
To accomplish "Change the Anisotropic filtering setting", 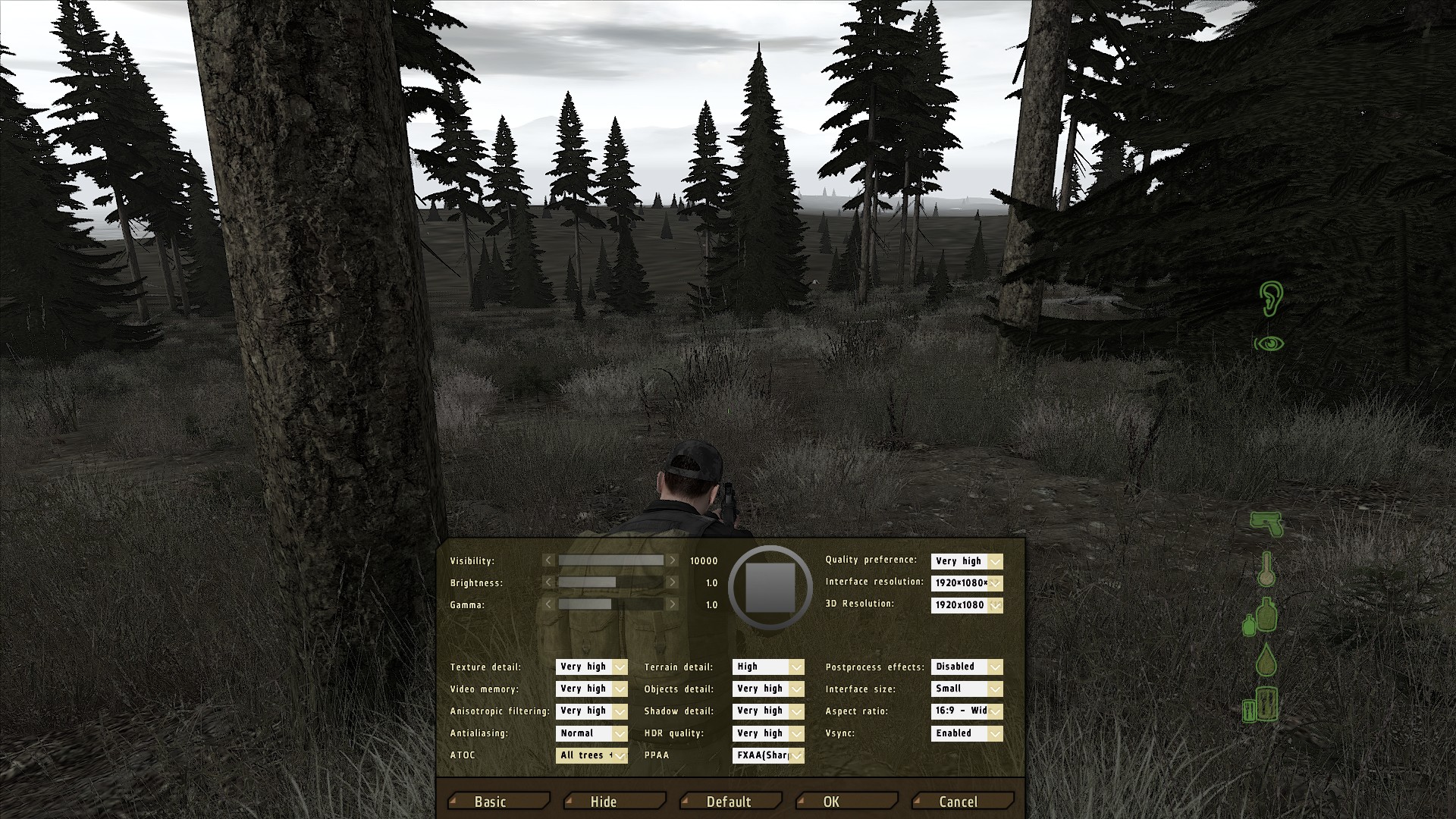I will pos(591,711).
